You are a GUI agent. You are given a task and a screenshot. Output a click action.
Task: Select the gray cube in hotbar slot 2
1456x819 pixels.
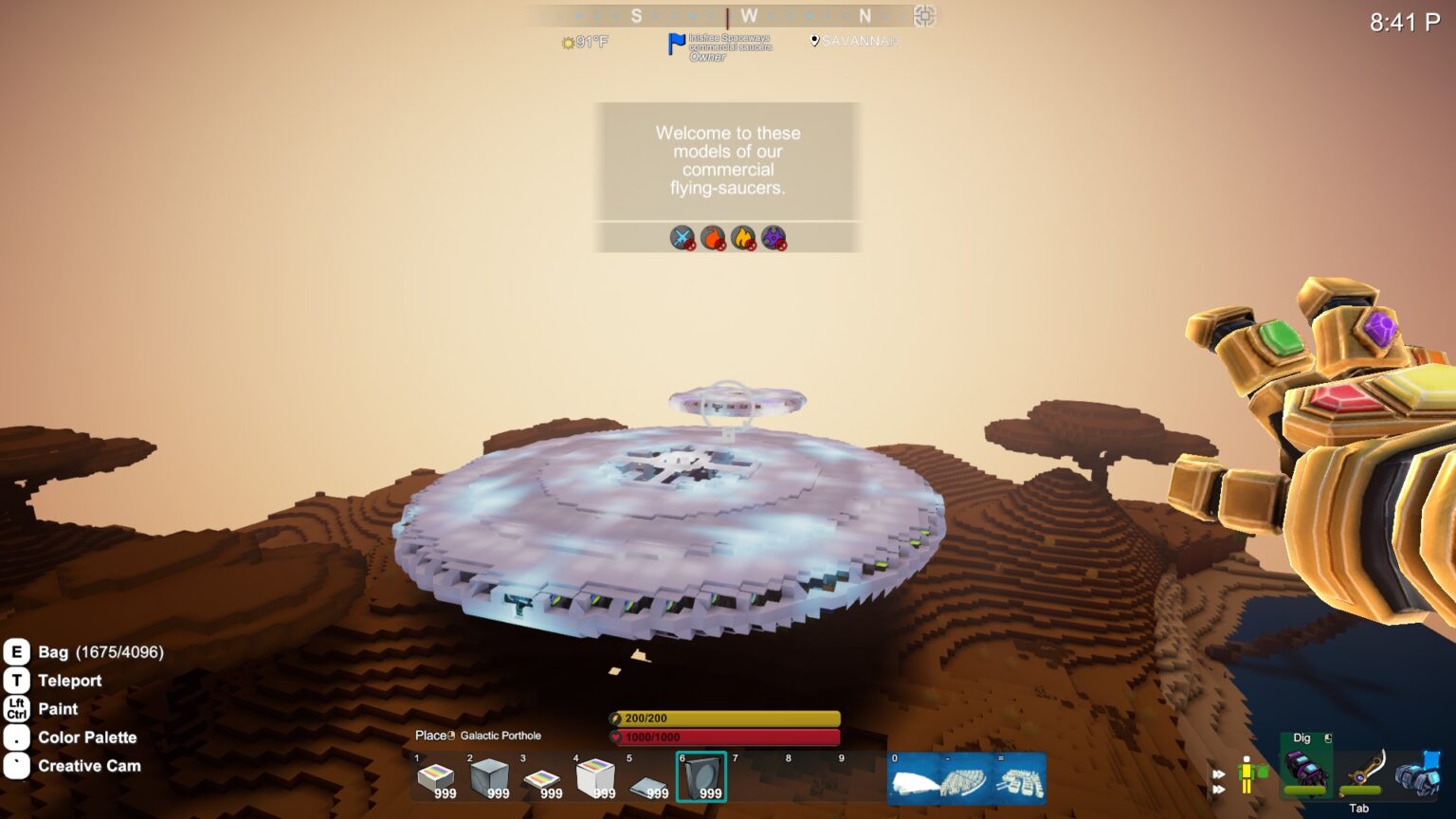(489, 778)
